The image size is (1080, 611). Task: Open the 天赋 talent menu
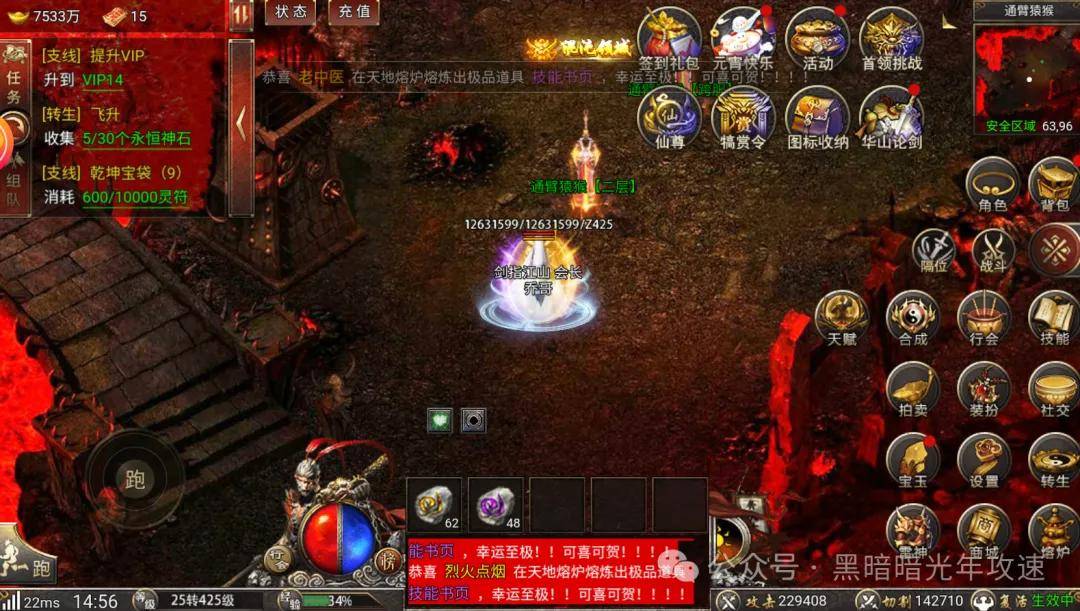click(841, 316)
